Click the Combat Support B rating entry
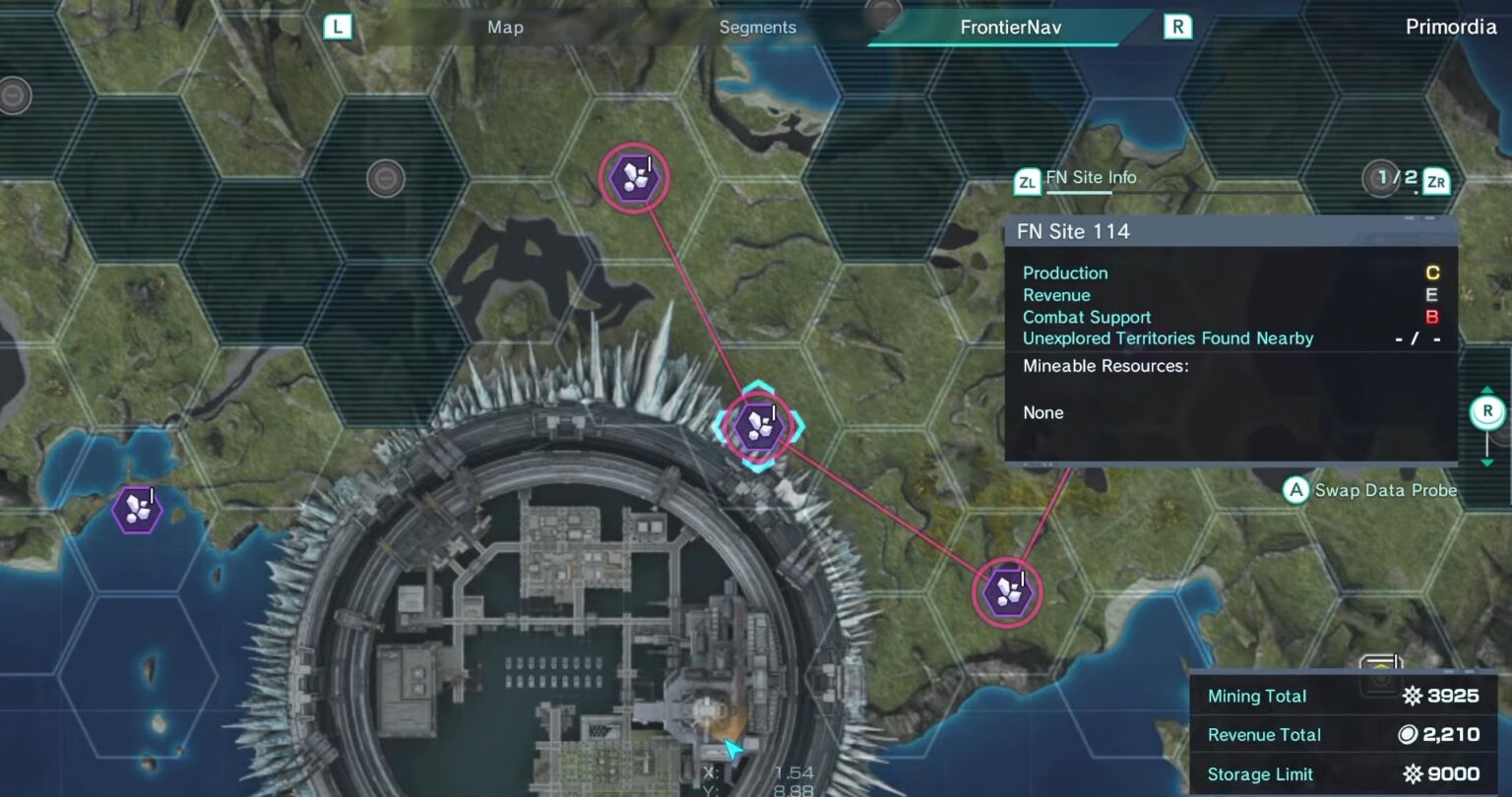The width and height of the screenshot is (1512, 797). [1087, 317]
